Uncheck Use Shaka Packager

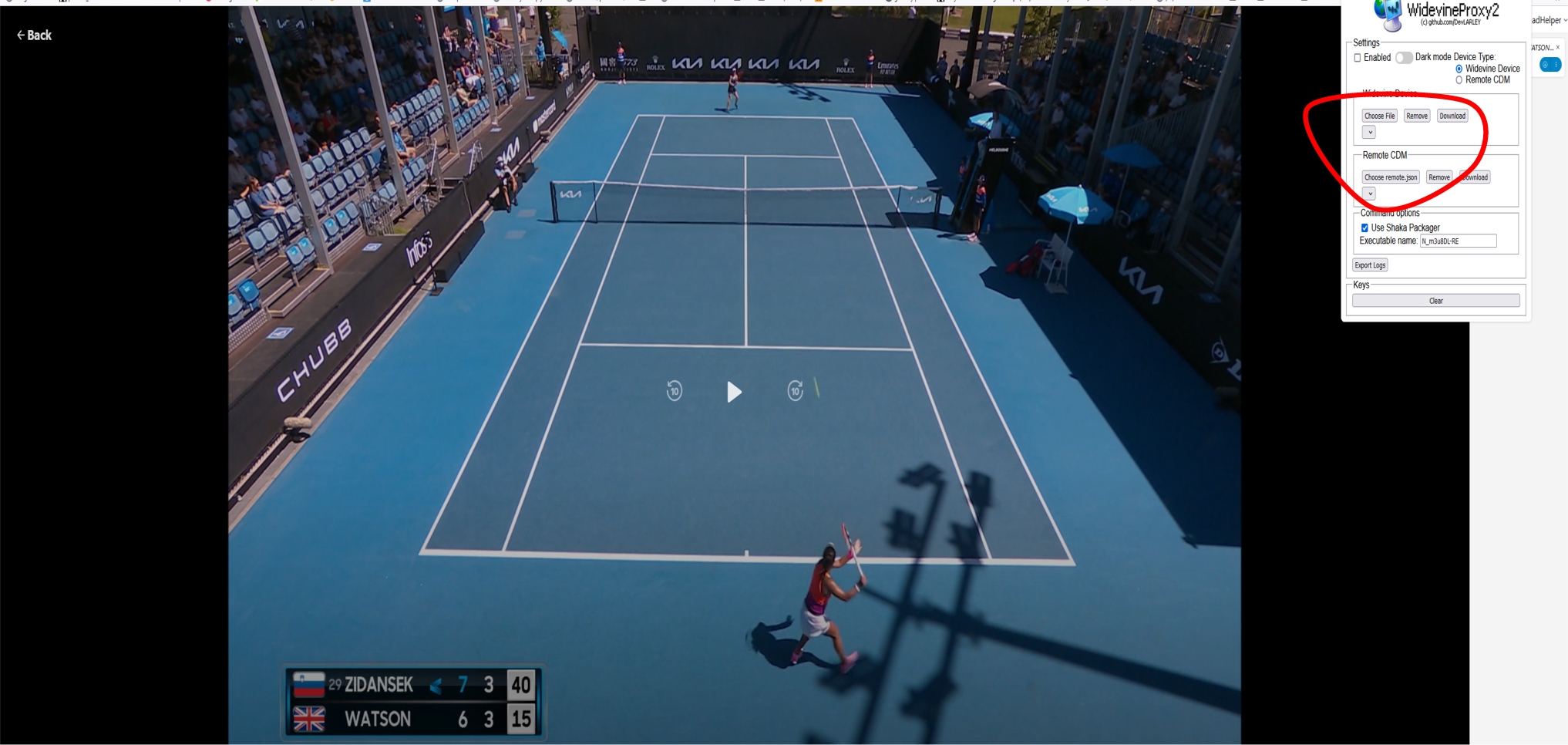pos(1364,228)
